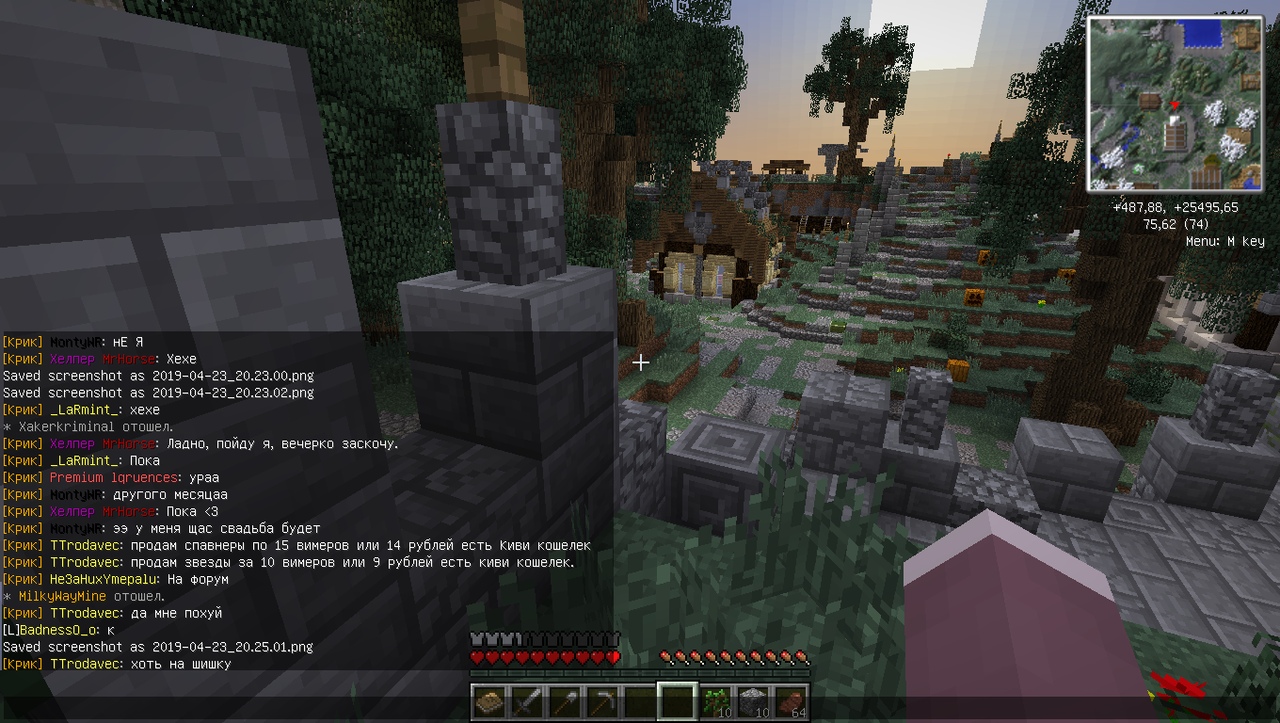Image resolution: width=1280 pixels, height=723 pixels.
Task: Open the minimap
Action: point(1175,104)
